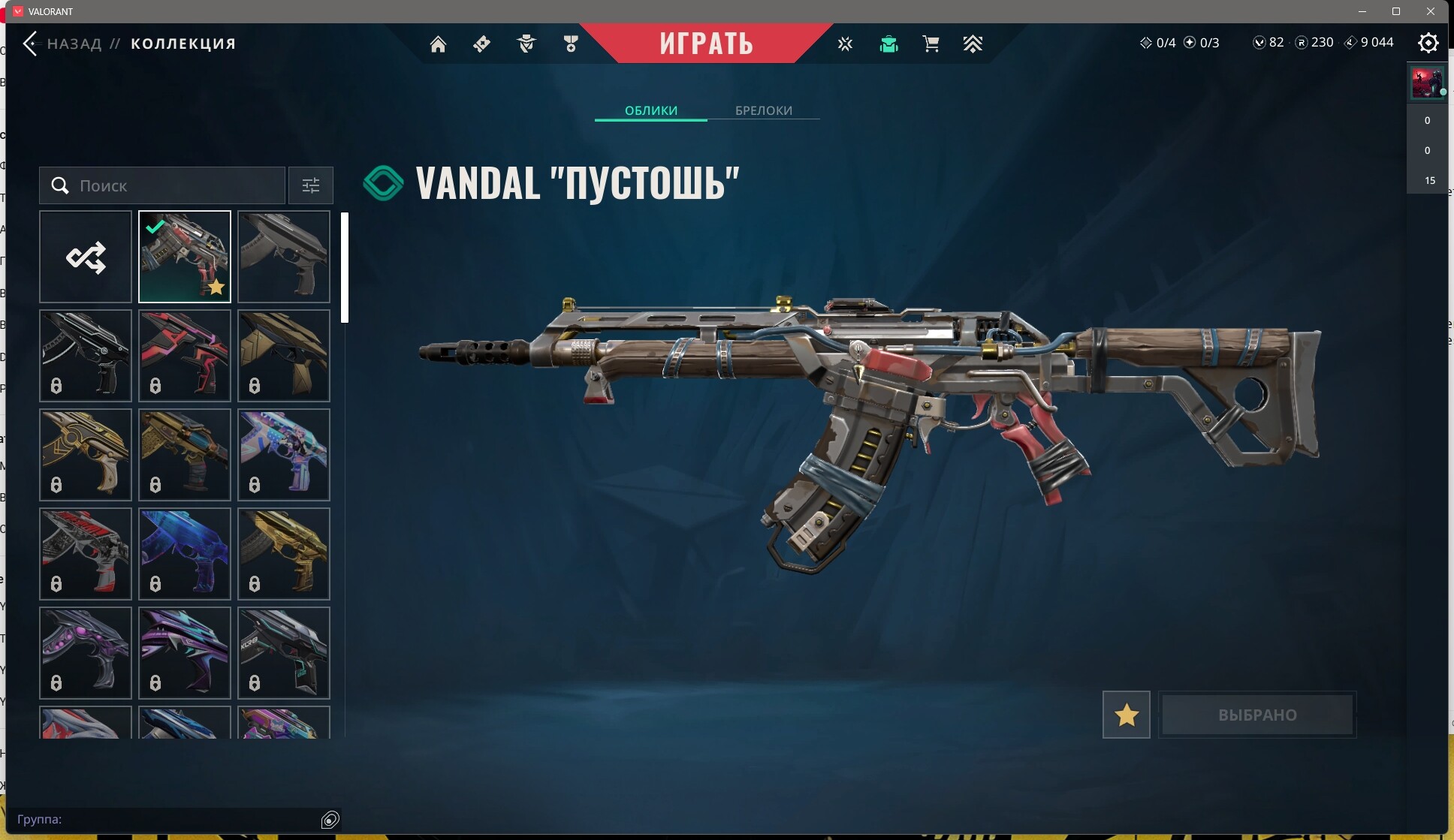Switch to the ОБЛИКИ tab
Screen dimensions: 1454x840
coord(650,110)
